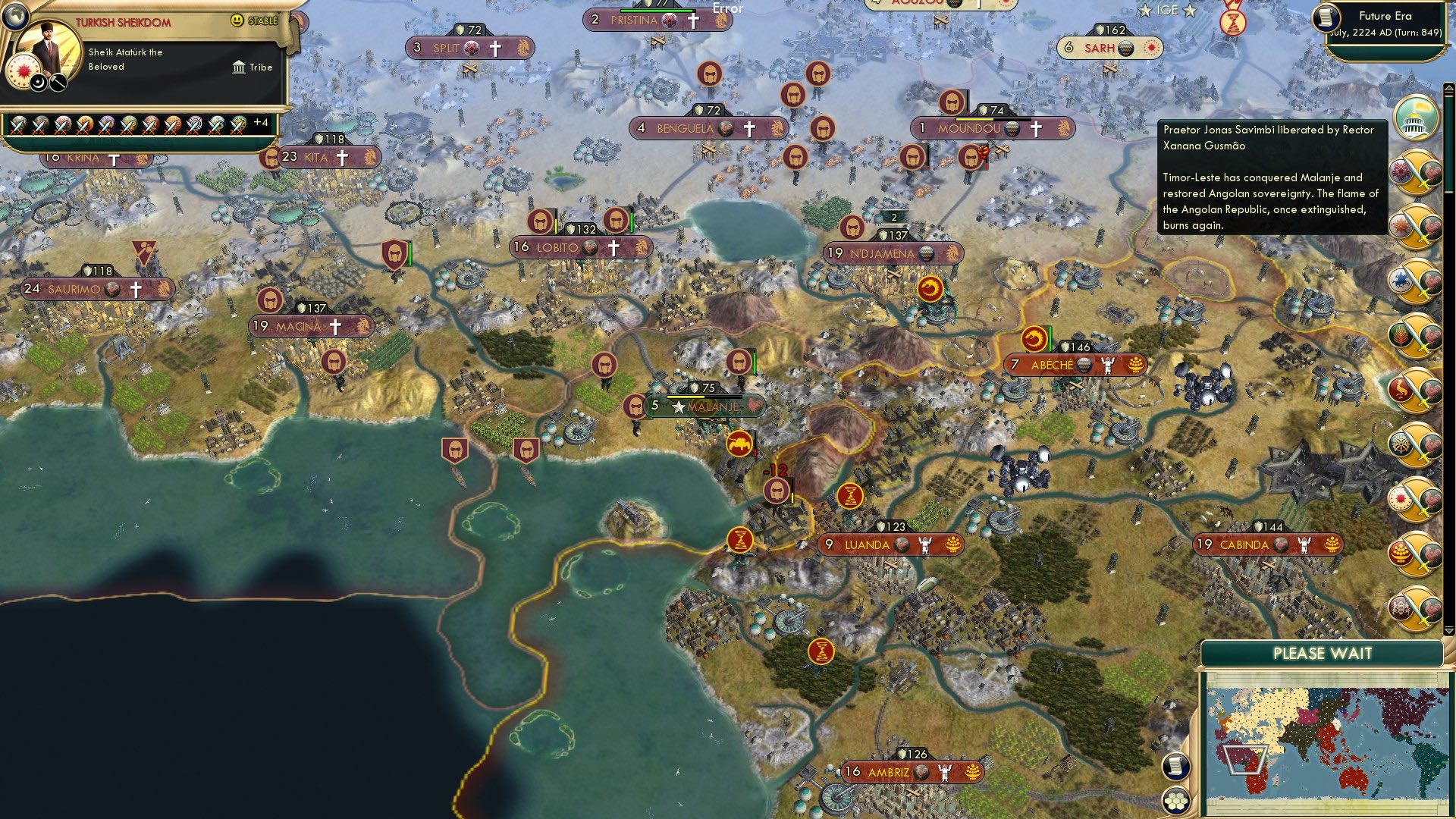Screen dimensions: 1456x819
Task: Click the hammer production icon under the leader portrait
Action: (58, 83)
